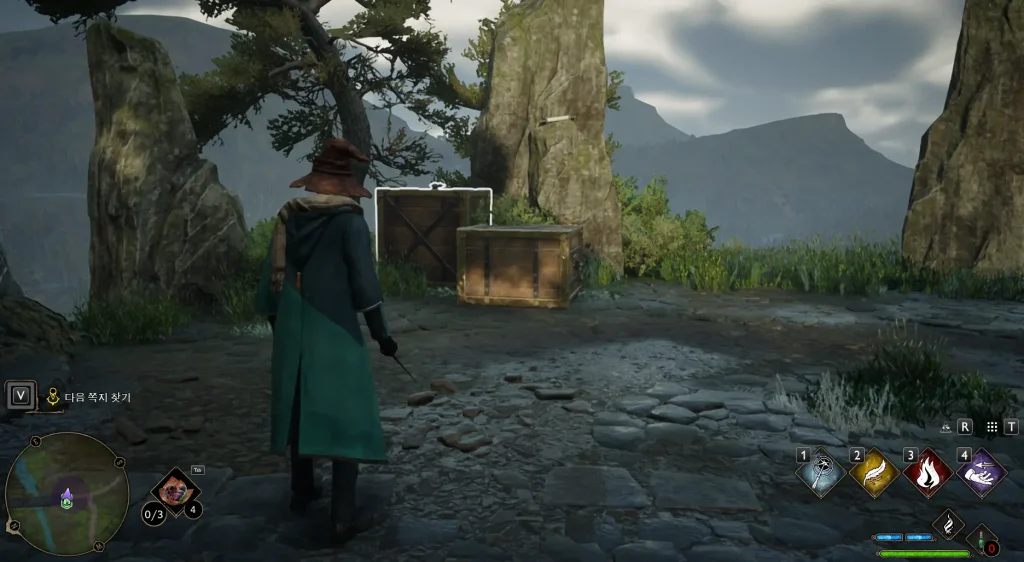Choose the purple Accio hand spell
1024x562 pixels.
[x=981, y=473]
